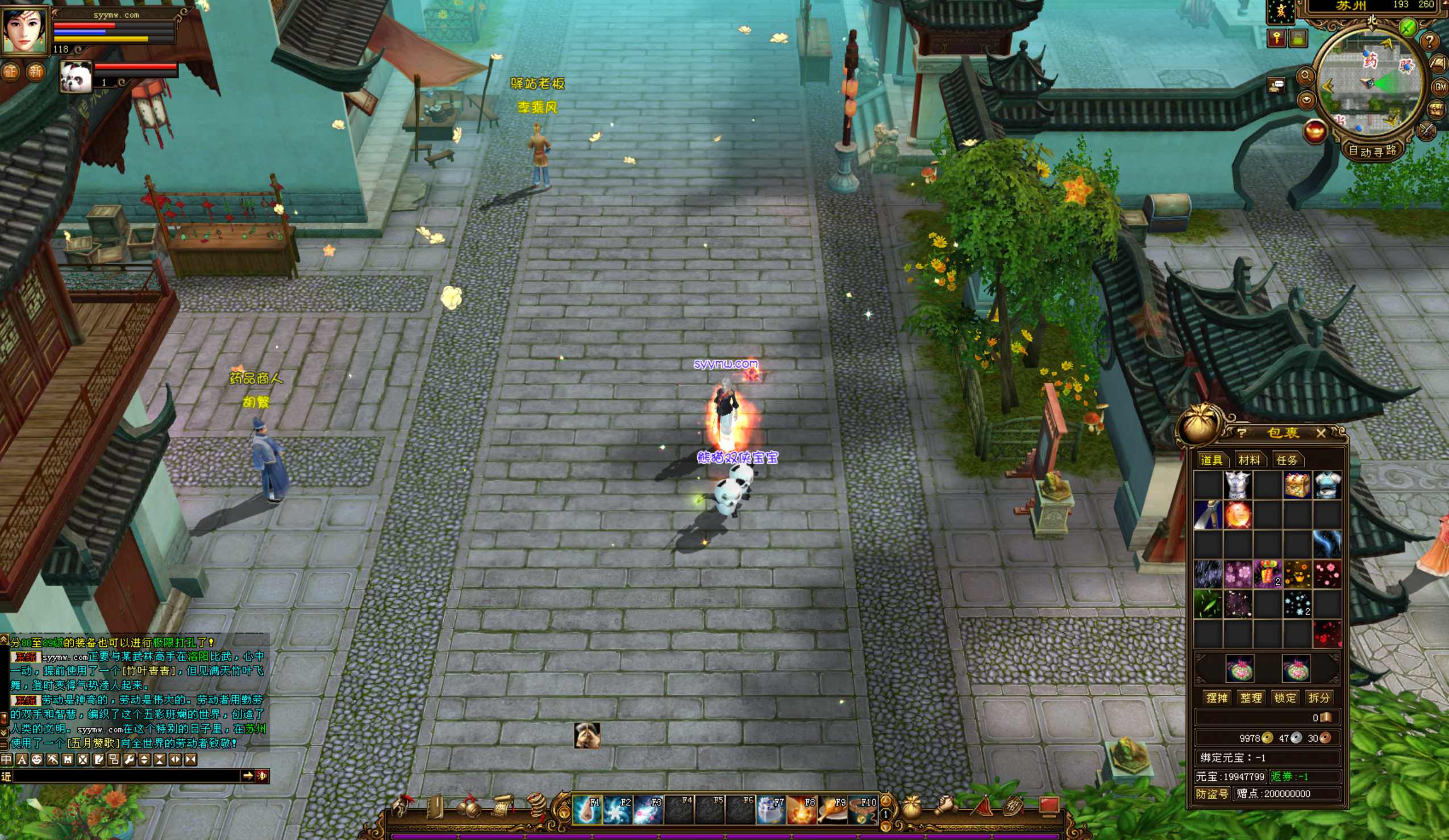Open the 摆摊 stall button
The width and height of the screenshot is (1449, 840).
pos(1217,698)
